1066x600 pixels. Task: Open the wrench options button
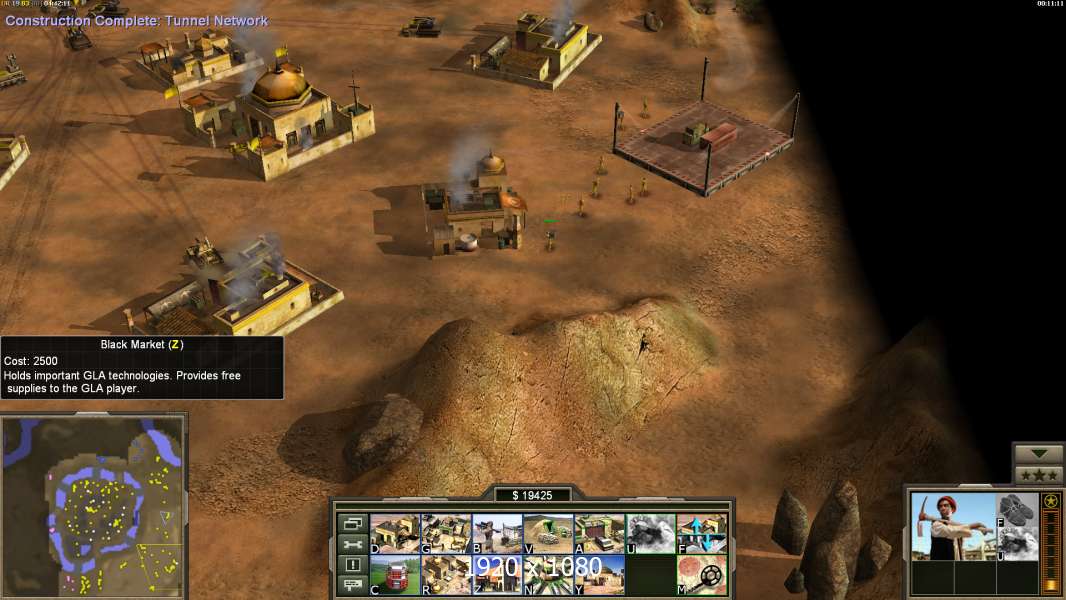(x=352, y=544)
